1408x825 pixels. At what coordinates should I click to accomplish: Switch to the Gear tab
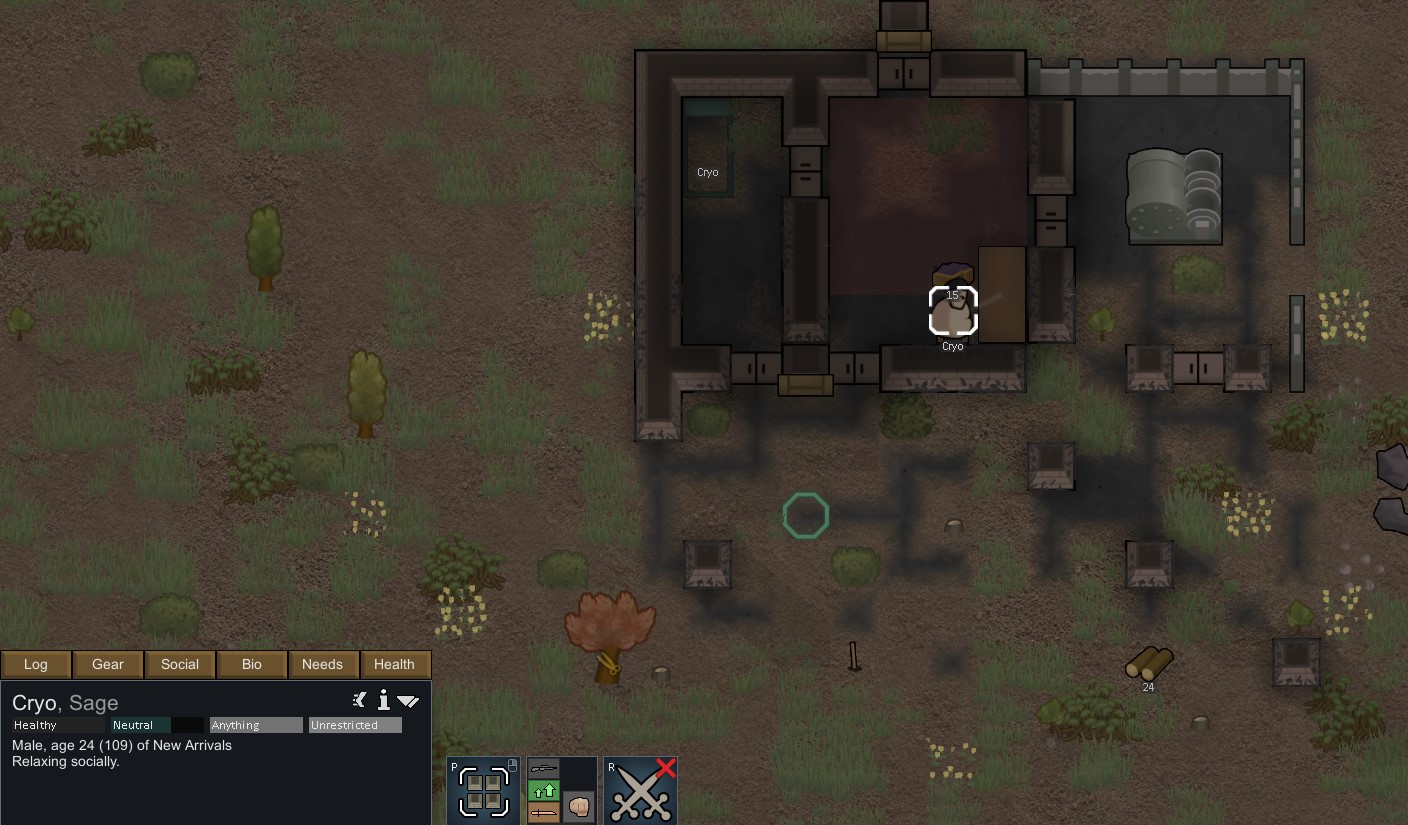click(108, 664)
